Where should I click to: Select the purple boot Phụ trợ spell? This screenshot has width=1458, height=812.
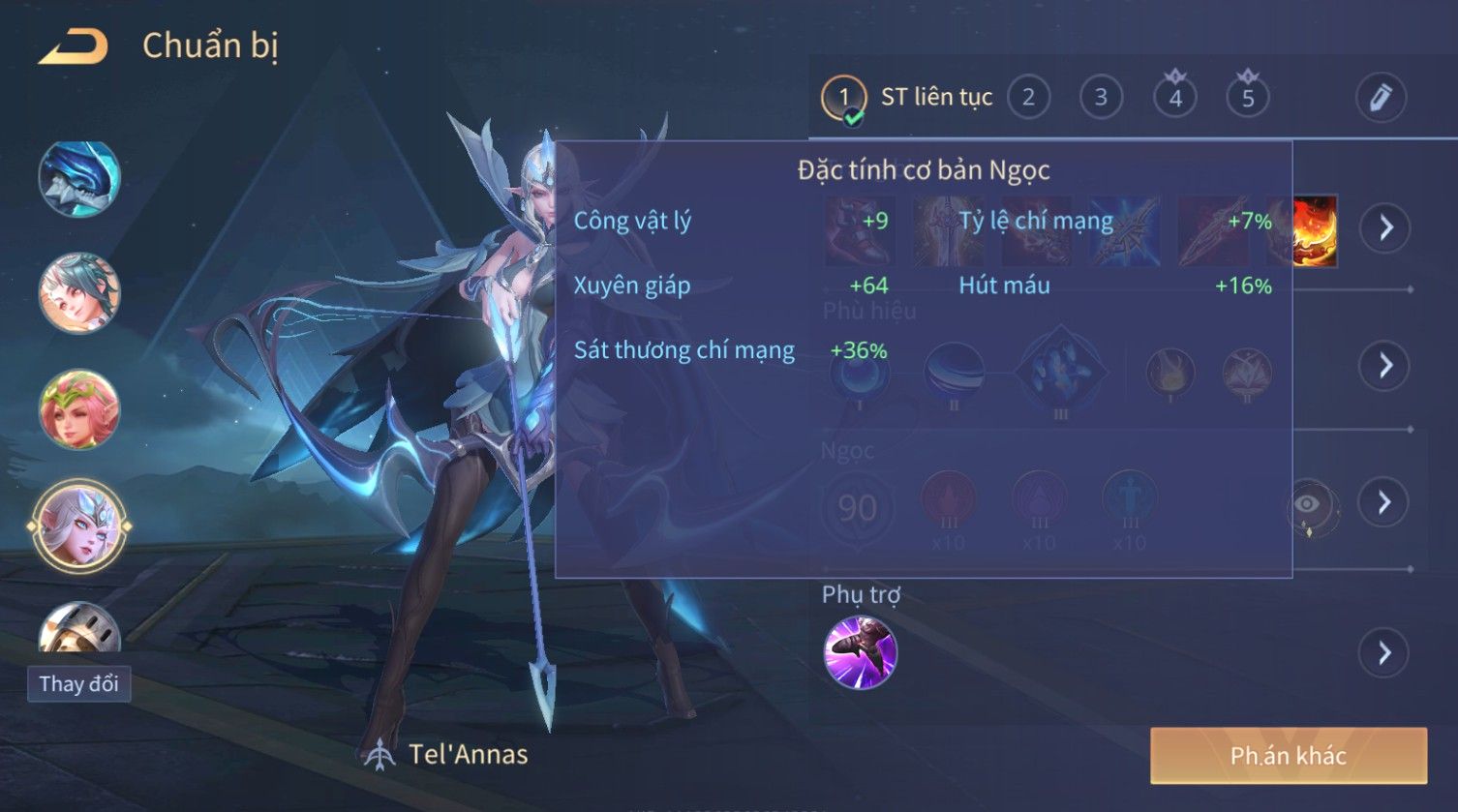(860, 652)
